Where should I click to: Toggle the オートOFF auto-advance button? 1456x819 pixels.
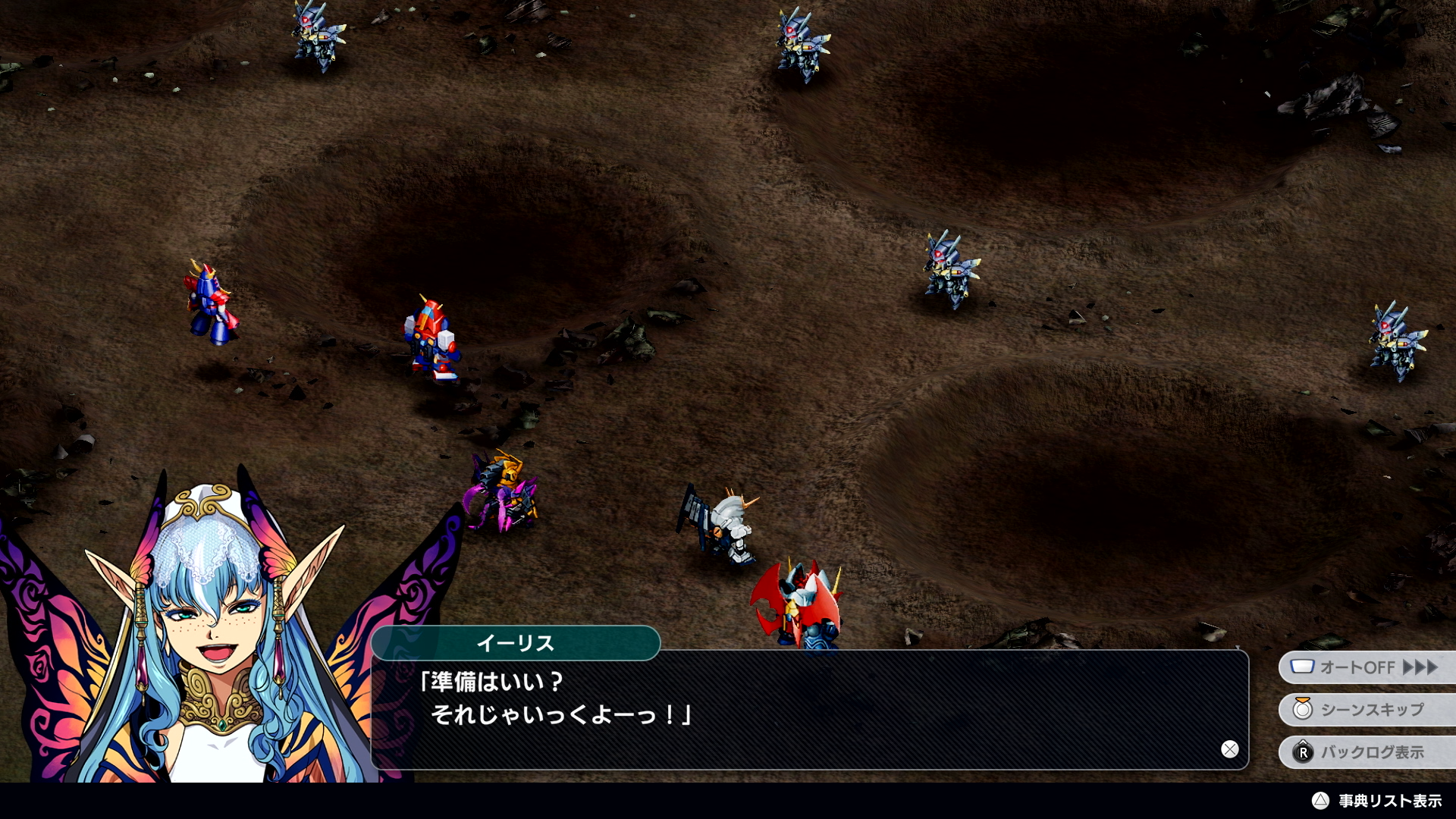click(x=1365, y=667)
